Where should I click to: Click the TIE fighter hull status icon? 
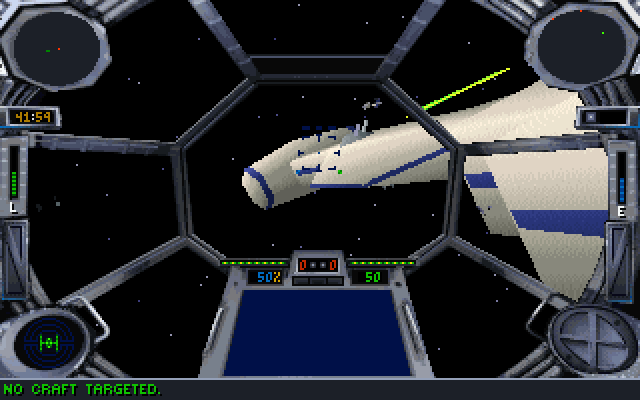click(x=47, y=341)
